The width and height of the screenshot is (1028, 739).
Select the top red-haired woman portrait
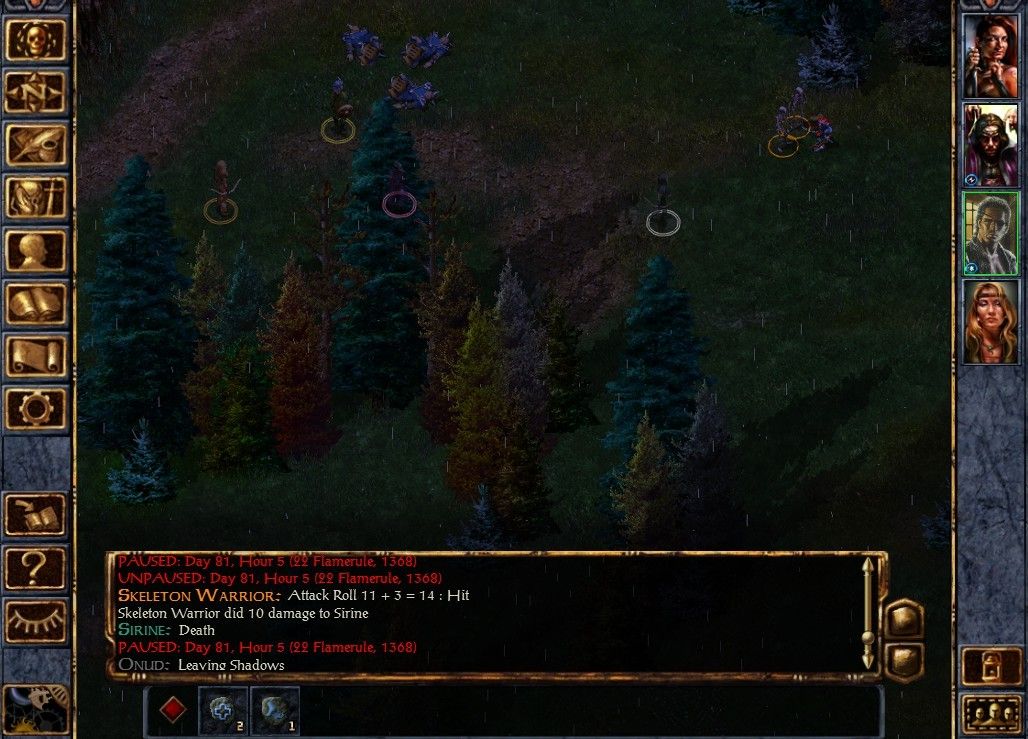(990, 56)
